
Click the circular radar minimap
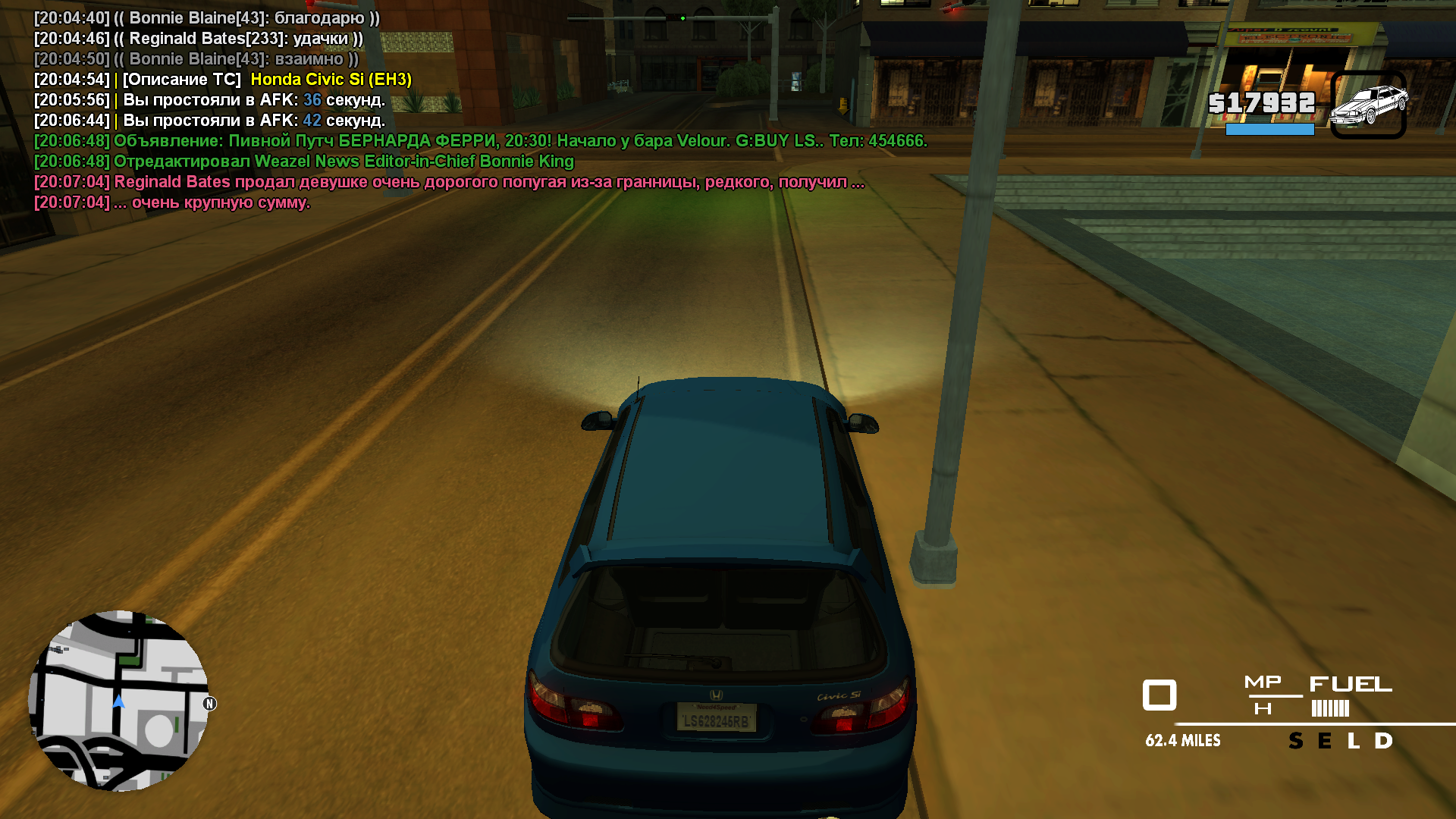[x=118, y=701]
